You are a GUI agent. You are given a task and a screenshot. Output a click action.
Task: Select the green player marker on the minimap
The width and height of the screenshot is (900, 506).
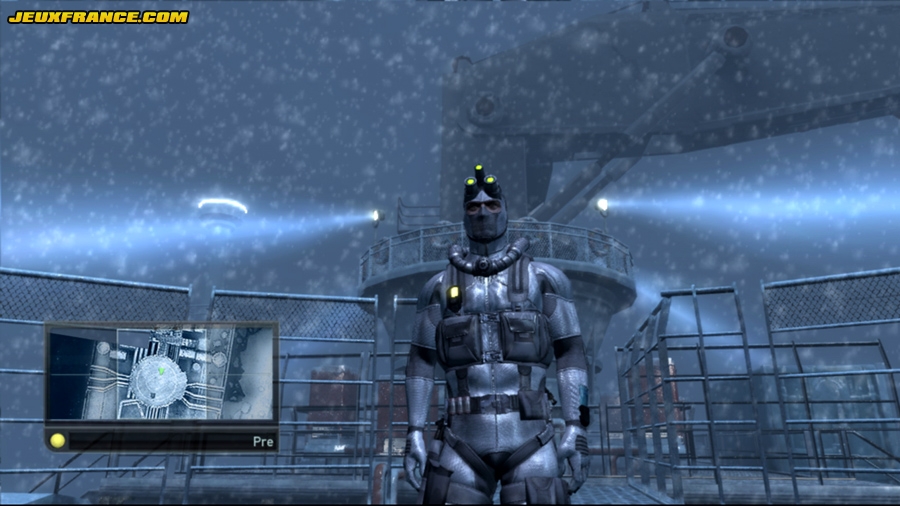(x=160, y=370)
